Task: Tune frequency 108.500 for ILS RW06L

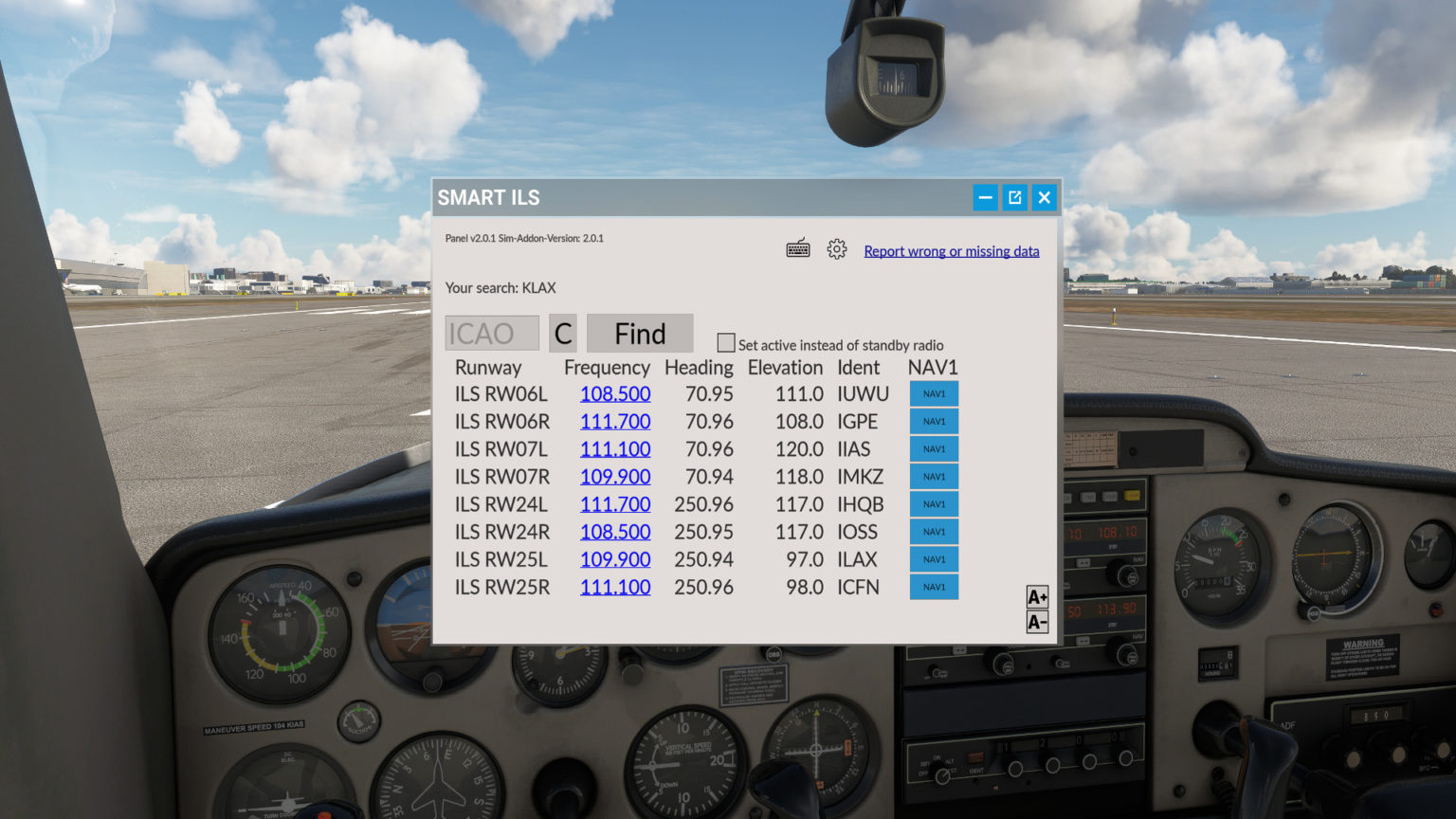Action: (615, 393)
